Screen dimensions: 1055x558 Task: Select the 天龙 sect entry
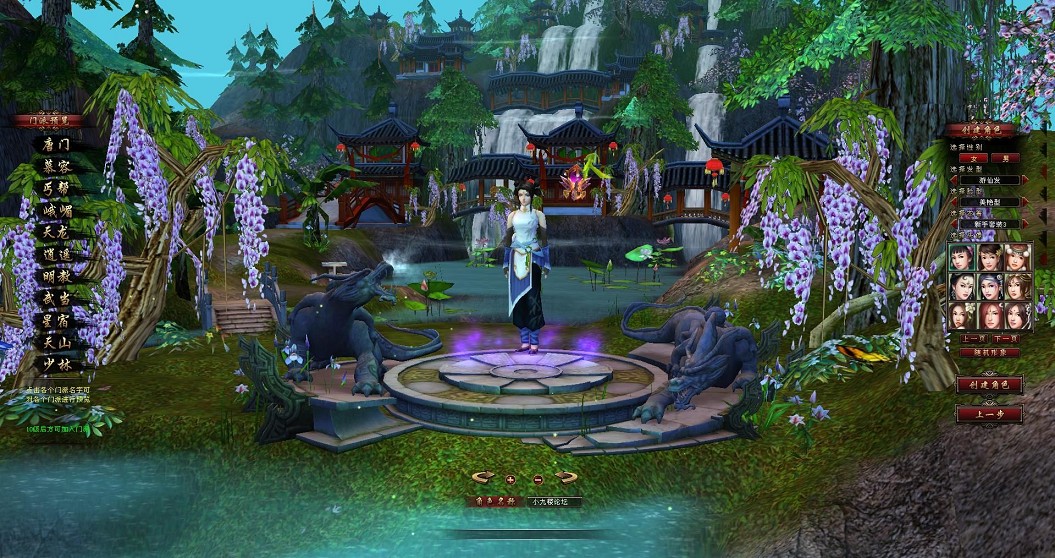(56, 232)
